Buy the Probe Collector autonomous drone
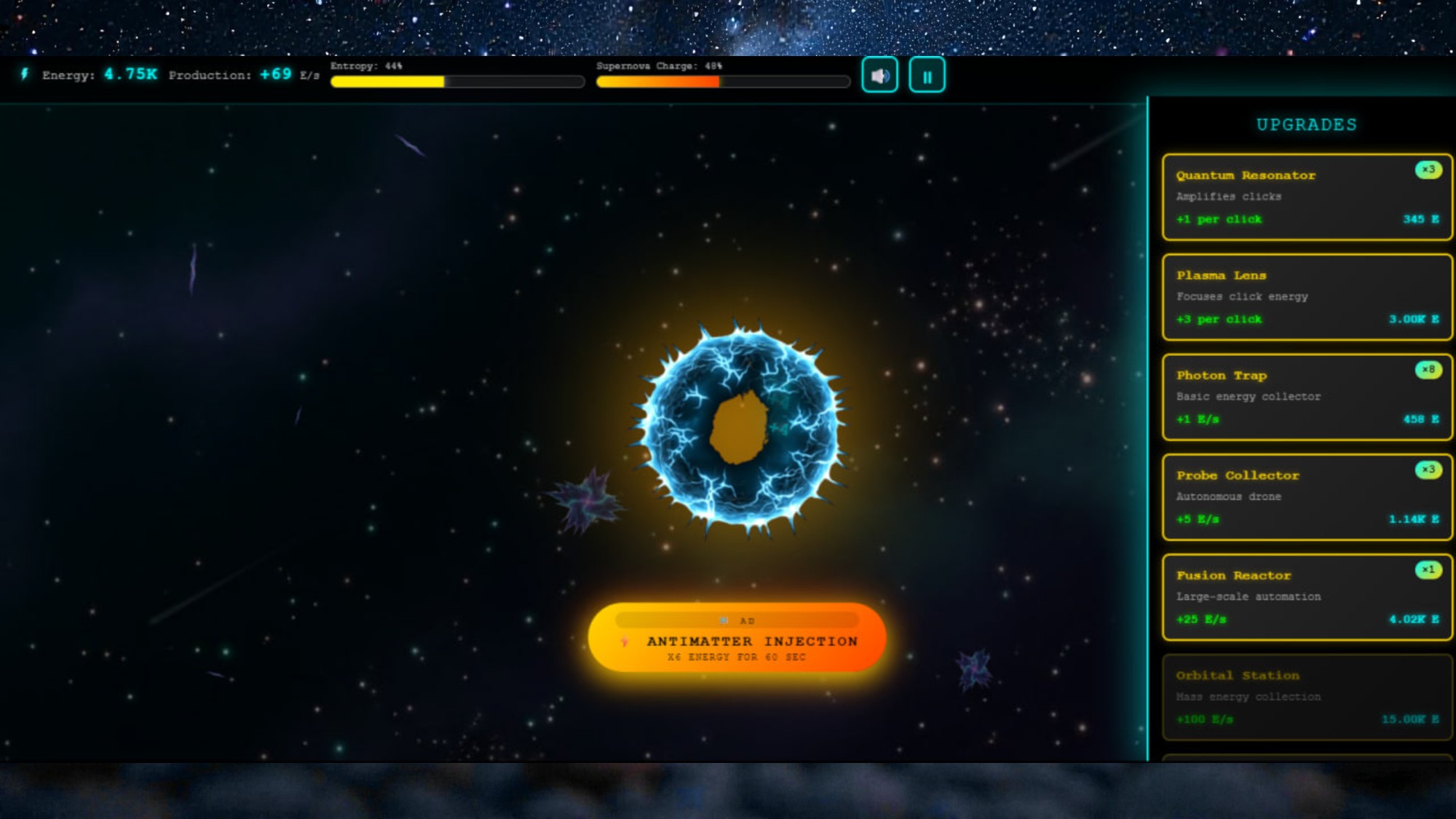The width and height of the screenshot is (1456, 819). (1305, 497)
